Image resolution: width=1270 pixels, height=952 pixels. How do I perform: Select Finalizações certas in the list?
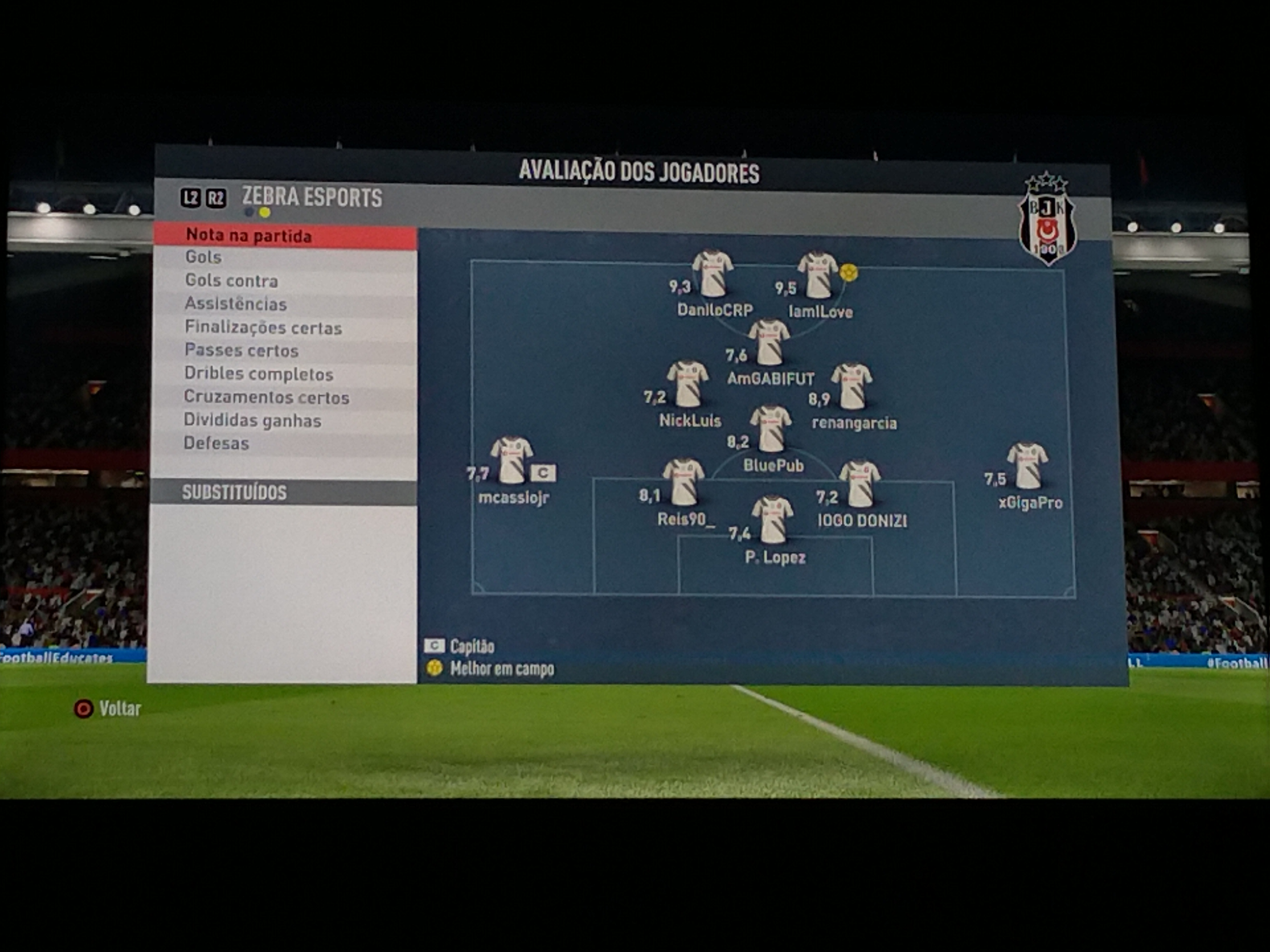coord(285,328)
